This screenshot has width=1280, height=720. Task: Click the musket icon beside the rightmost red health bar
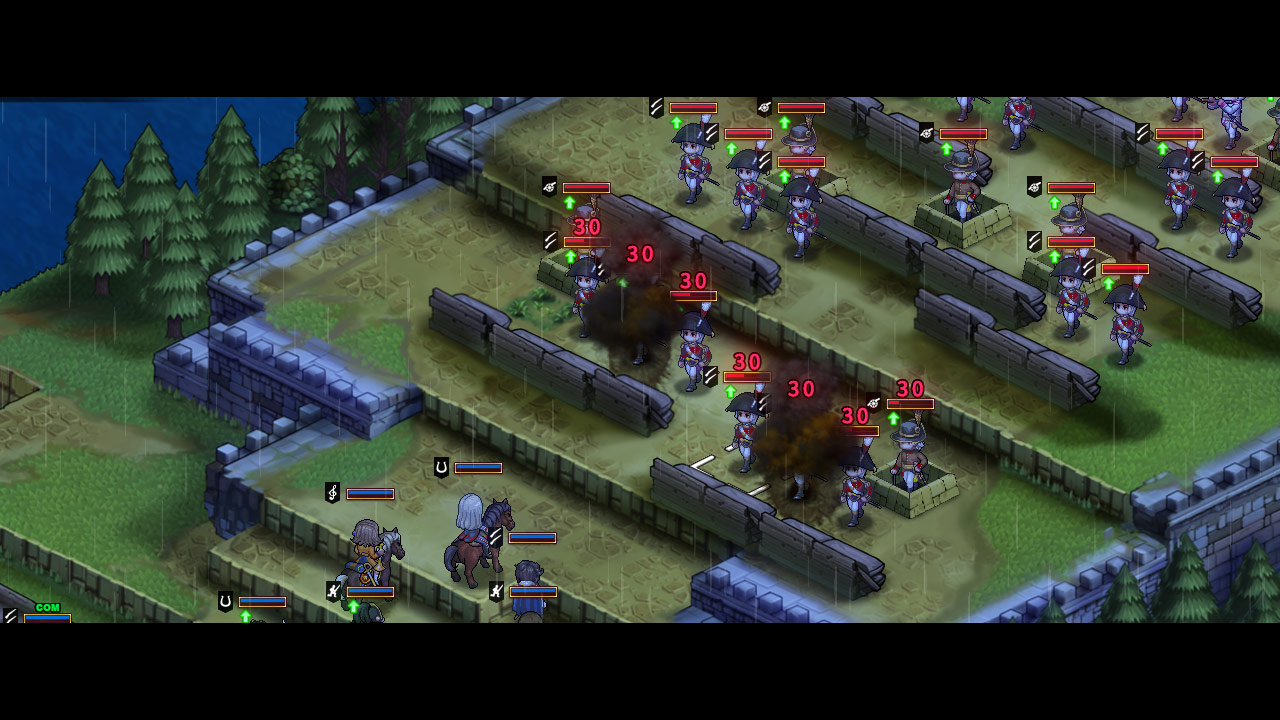(1197, 159)
